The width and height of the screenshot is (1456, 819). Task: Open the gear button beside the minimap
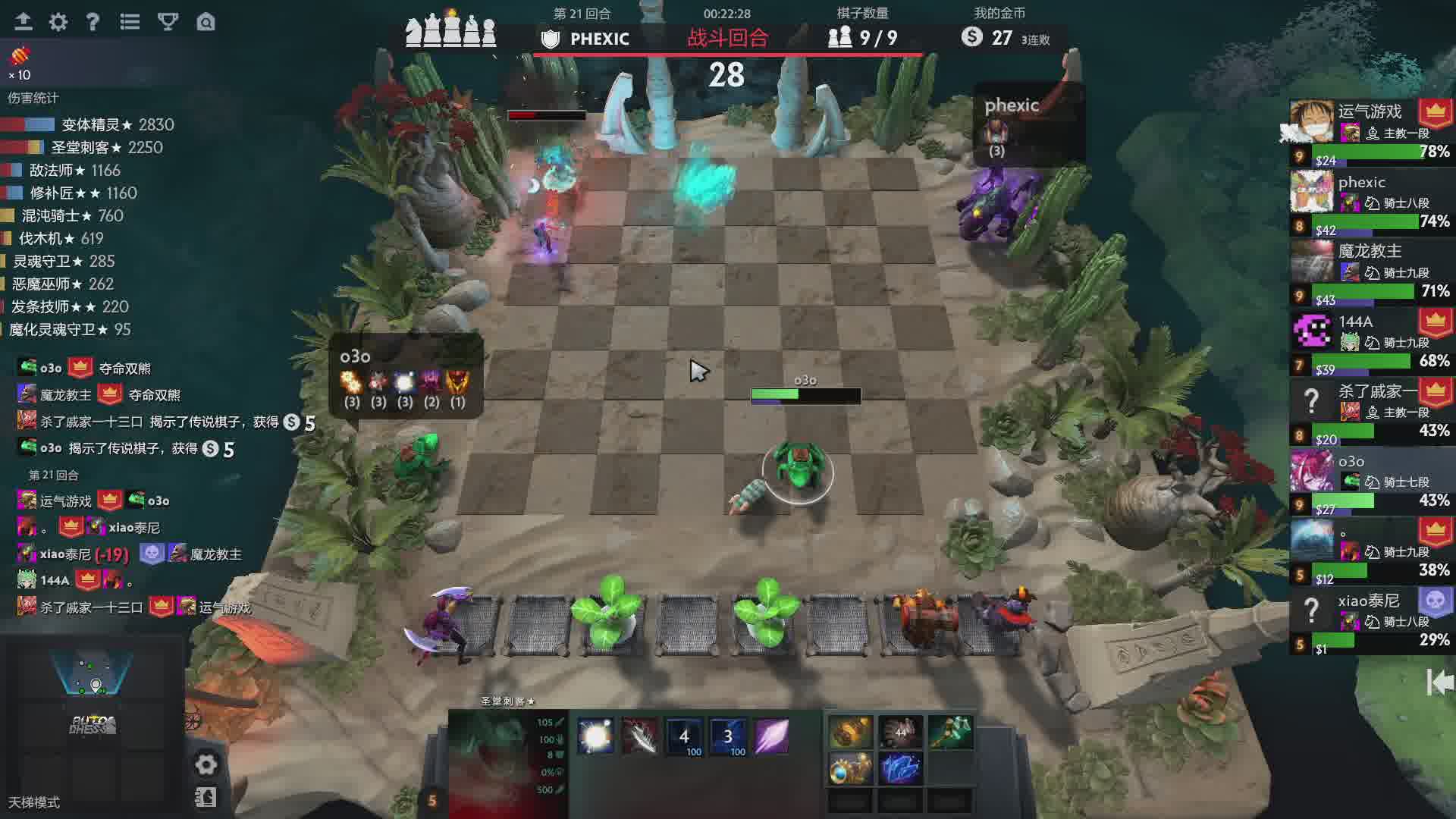tap(206, 764)
